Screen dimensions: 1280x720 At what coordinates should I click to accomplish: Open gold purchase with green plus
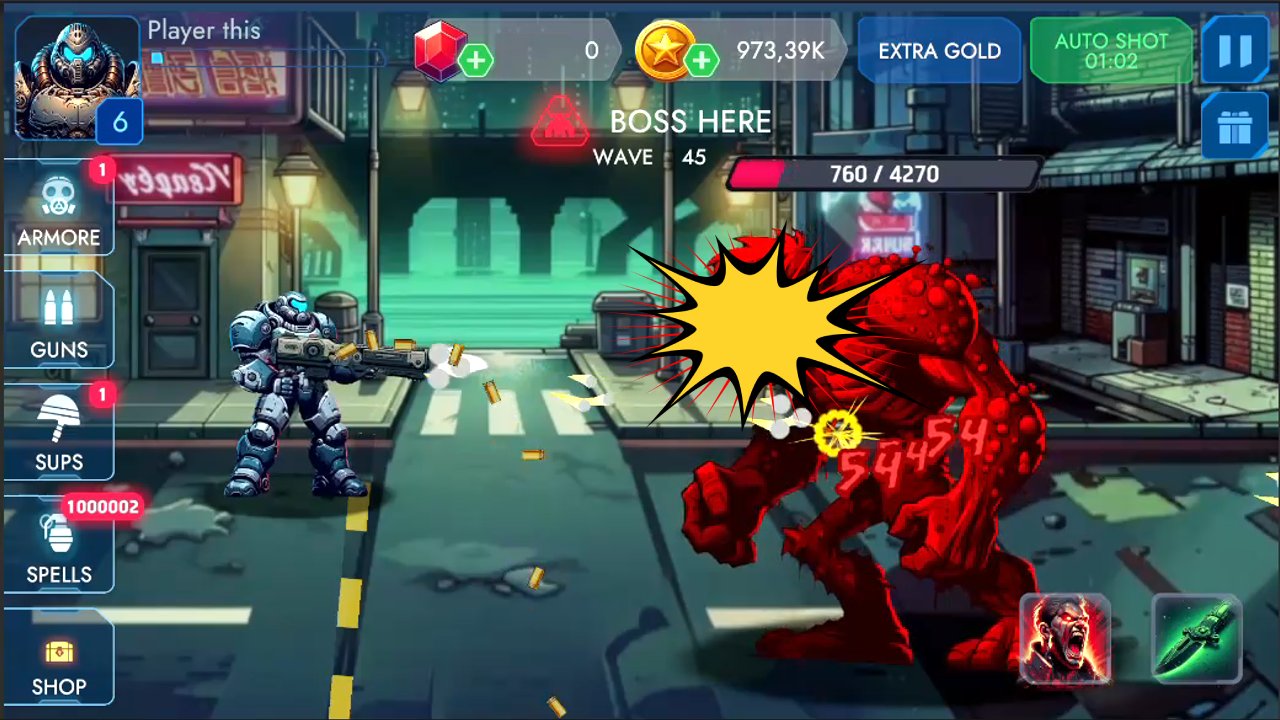pyautogui.click(x=705, y=60)
